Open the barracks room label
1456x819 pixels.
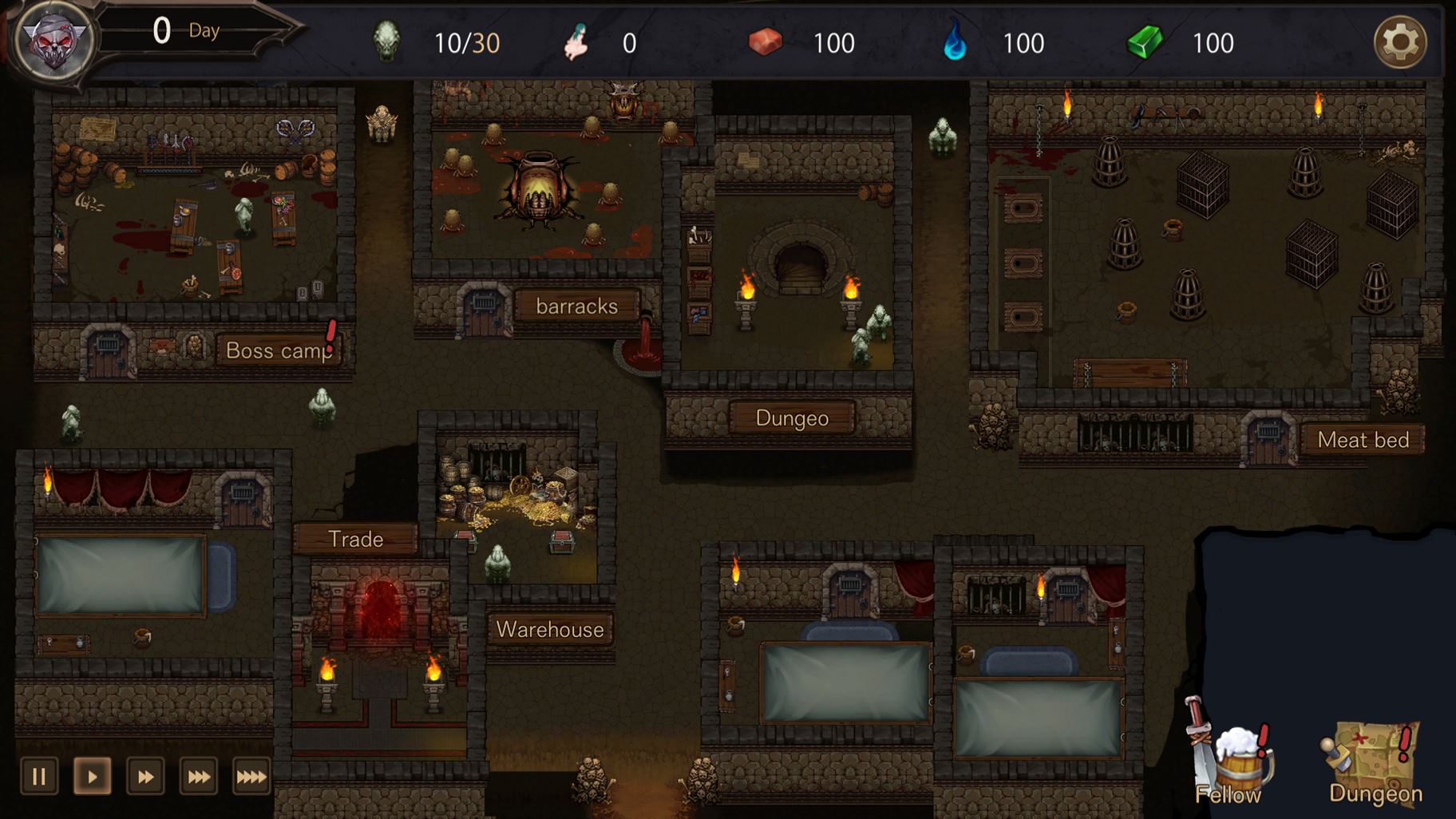pyautogui.click(x=576, y=307)
